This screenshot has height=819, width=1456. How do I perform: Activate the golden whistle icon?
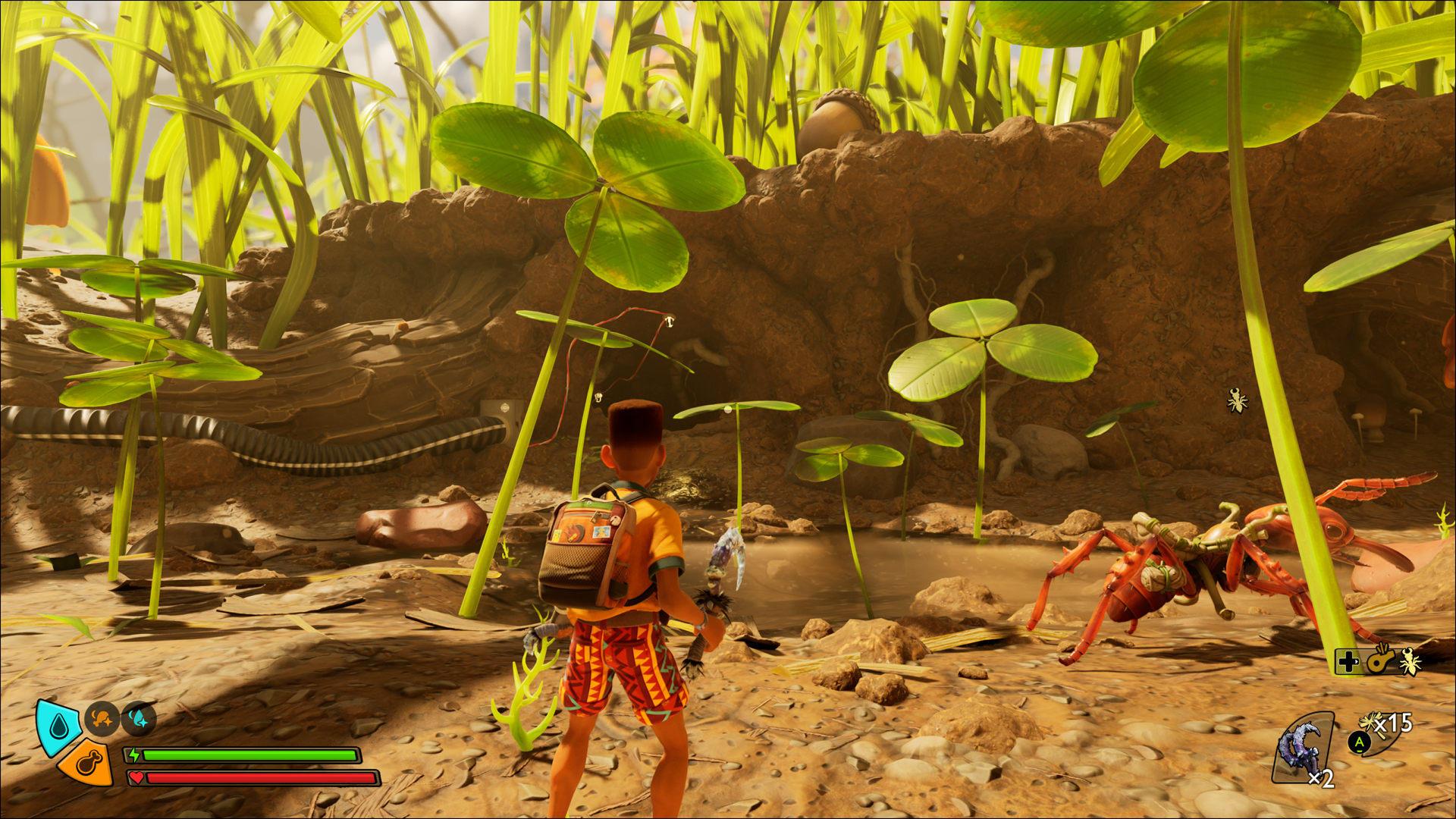(x=1380, y=661)
